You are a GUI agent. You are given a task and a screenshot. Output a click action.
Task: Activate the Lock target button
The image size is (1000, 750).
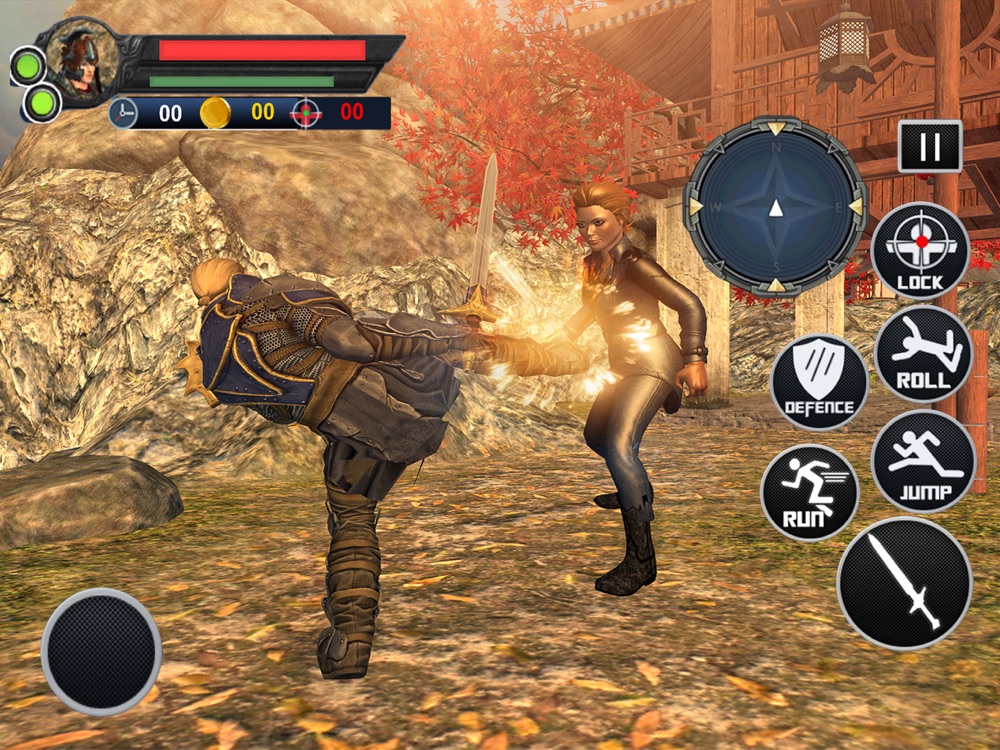click(x=920, y=251)
